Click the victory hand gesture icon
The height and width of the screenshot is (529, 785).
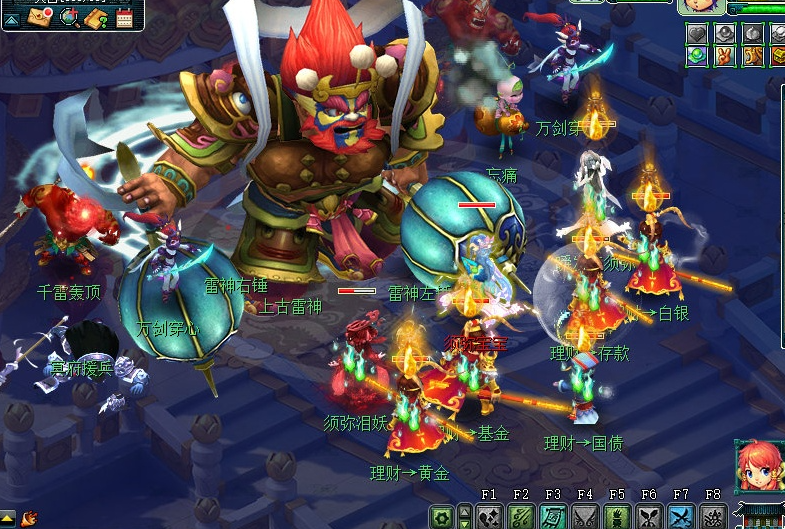coord(723,56)
